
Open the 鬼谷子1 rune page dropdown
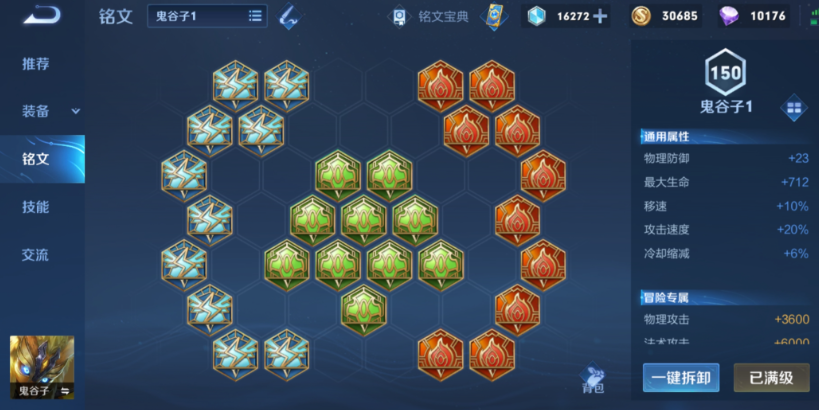pos(207,16)
